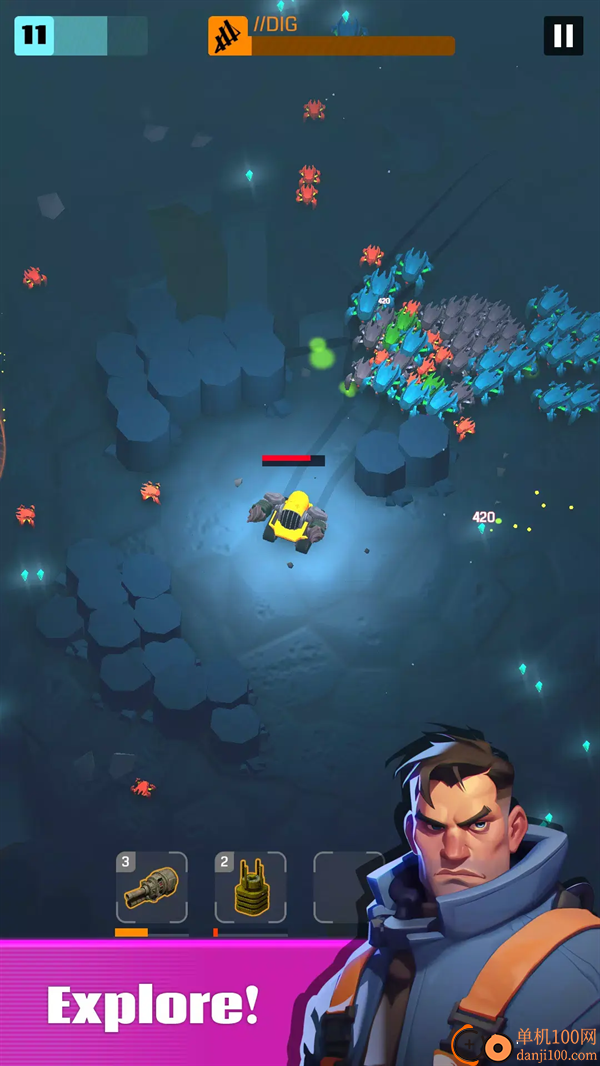Click the orange DIG drill icon
Image resolution: width=600 pixels, height=1066 pixels.
[229, 36]
